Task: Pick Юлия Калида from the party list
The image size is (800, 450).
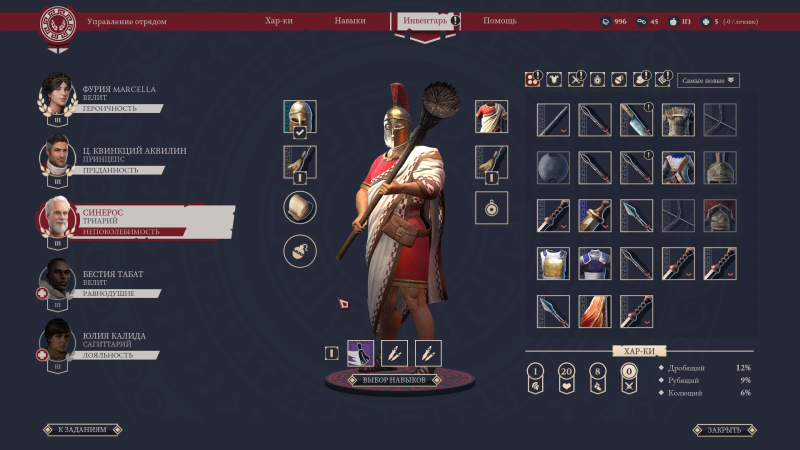Action: (x=110, y=345)
